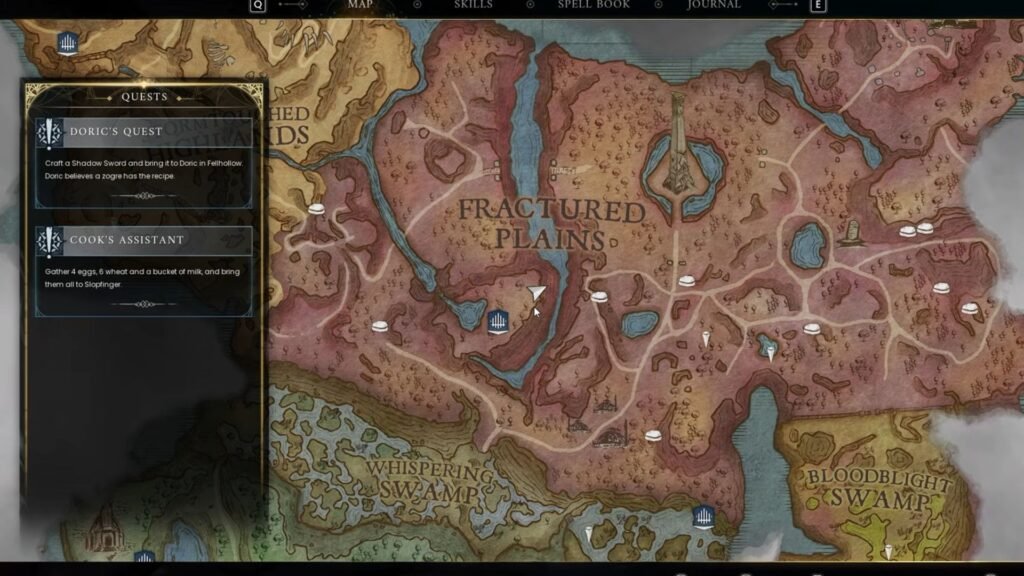Select the Map tab

click(360, 5)
